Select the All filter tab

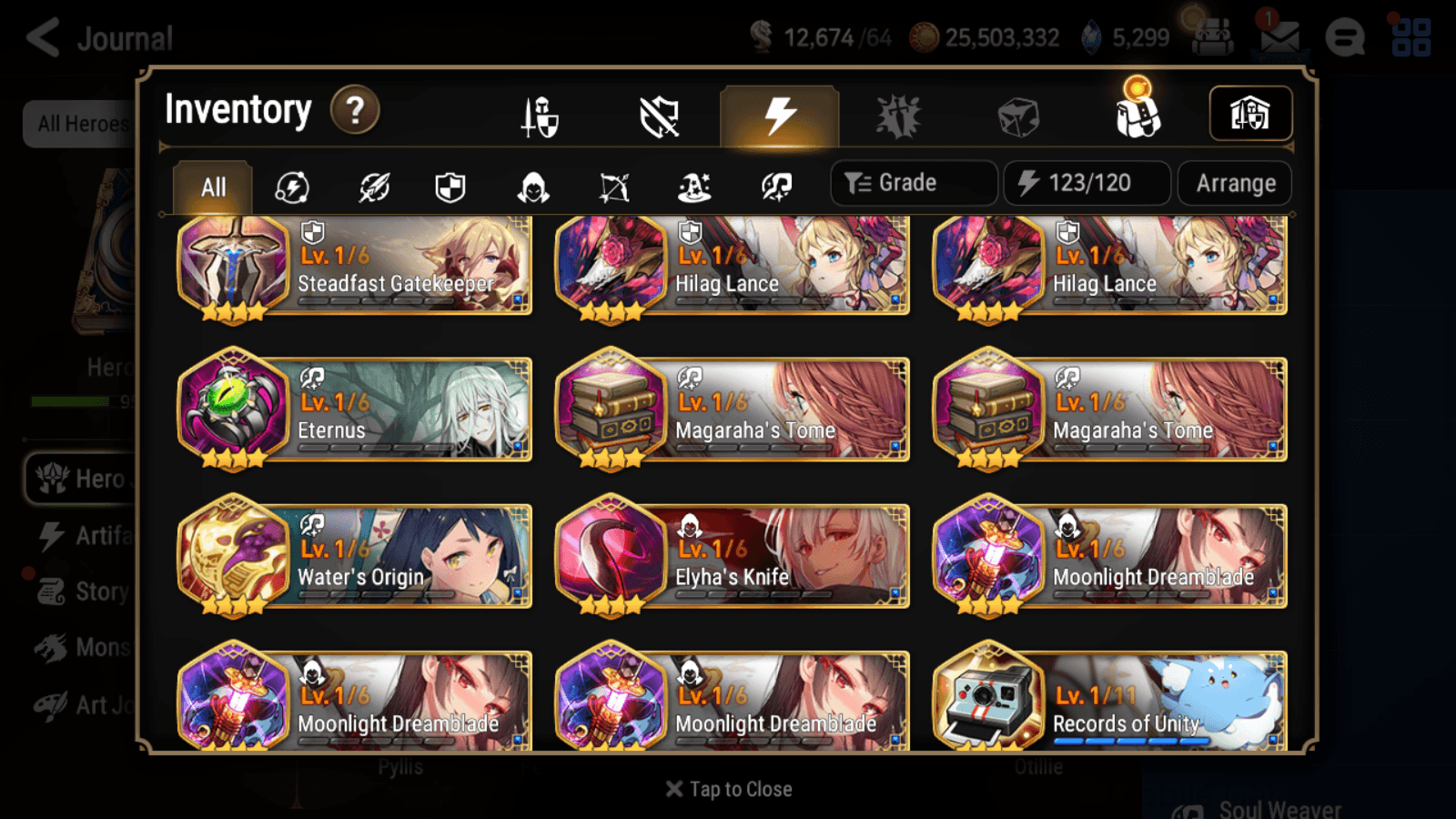click(x=211, y=187)
